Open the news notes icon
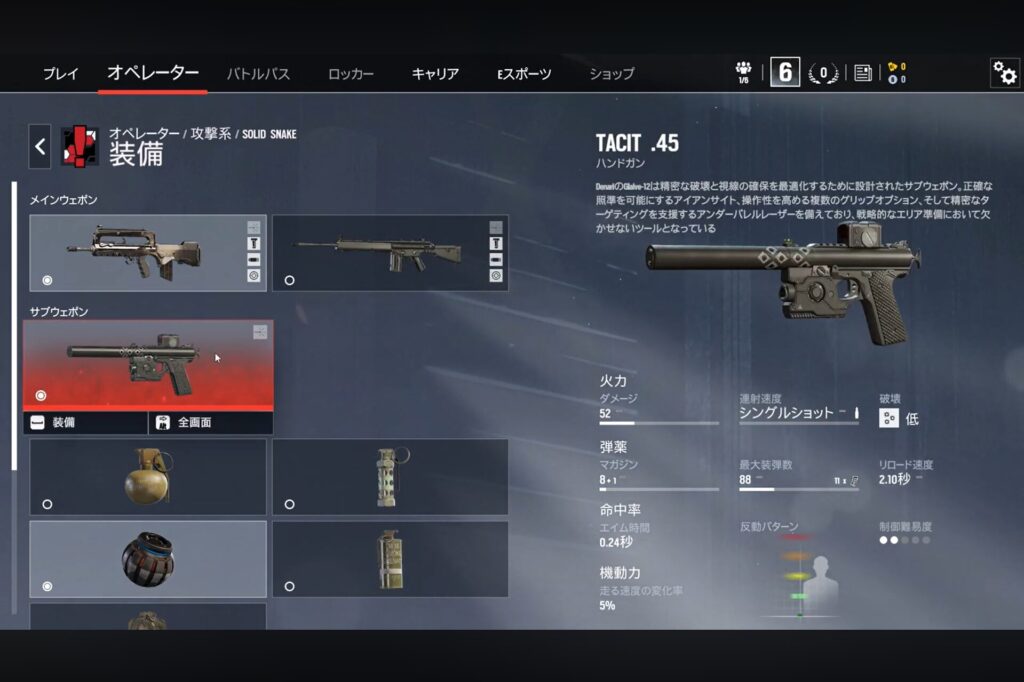 click(862, 73)
